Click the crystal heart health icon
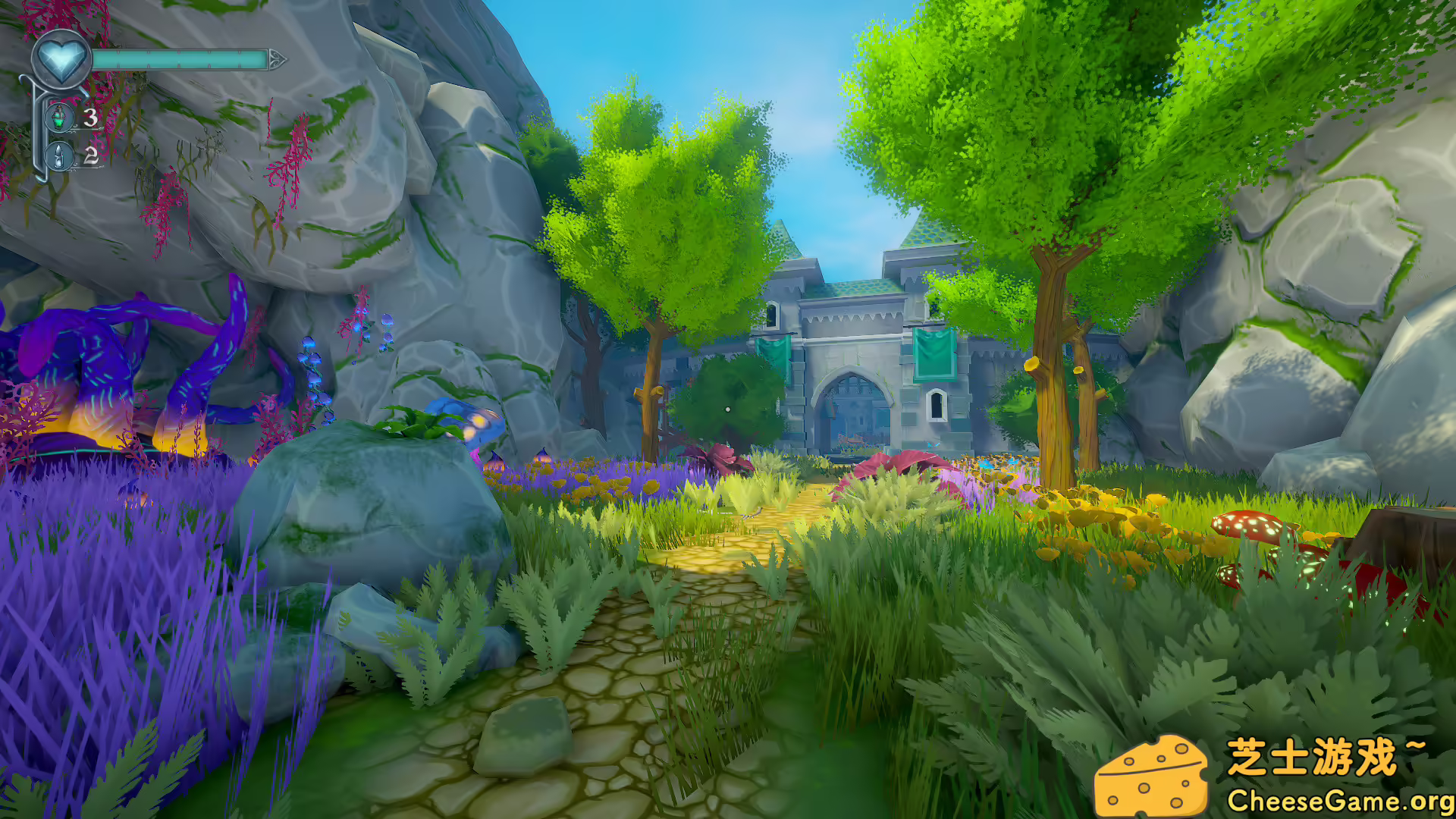This screenshot has width=1456, height=819. click(x=61, y=58)
